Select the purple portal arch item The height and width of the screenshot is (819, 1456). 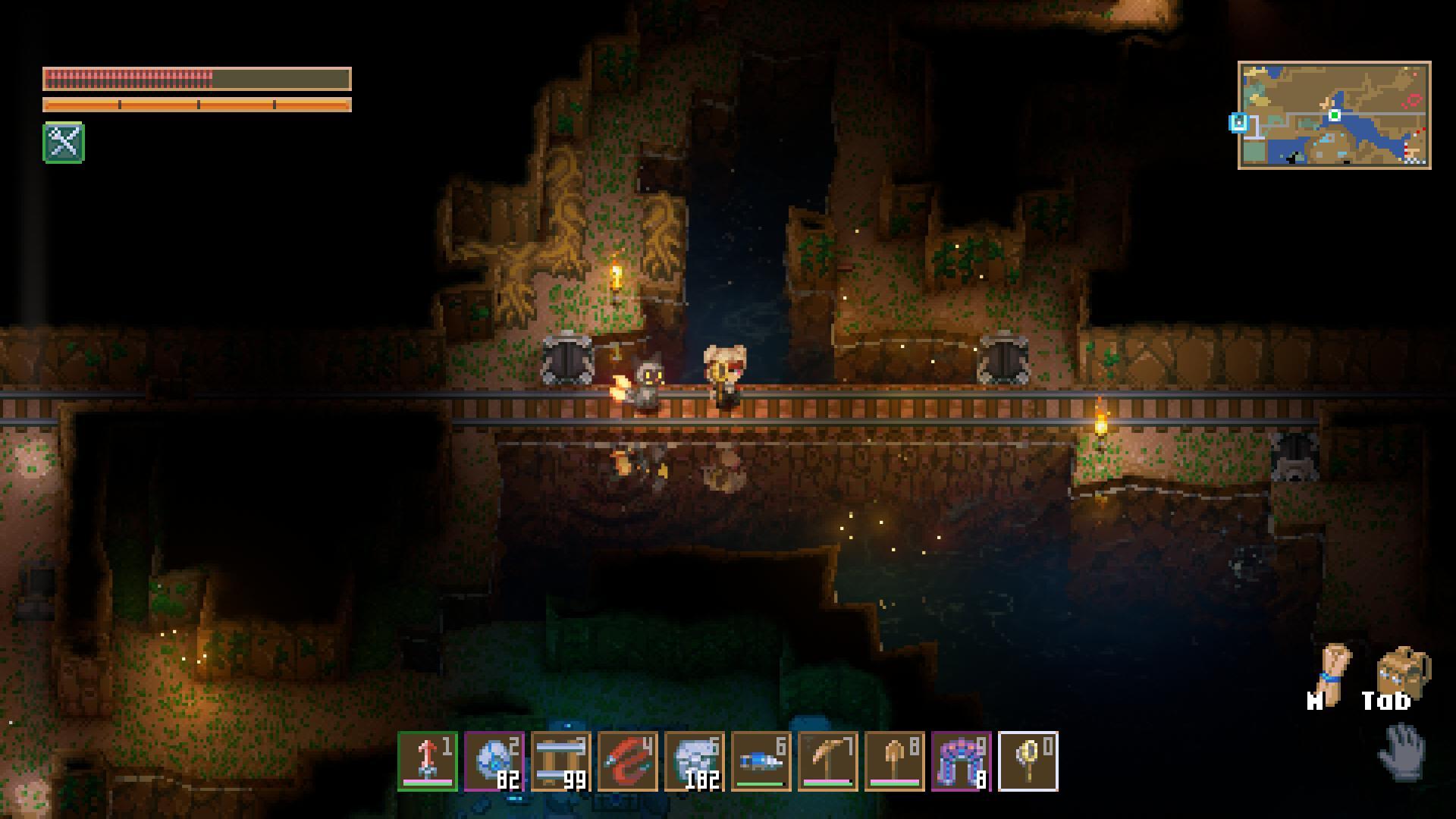pyautogui.click(x=962, y=761)
